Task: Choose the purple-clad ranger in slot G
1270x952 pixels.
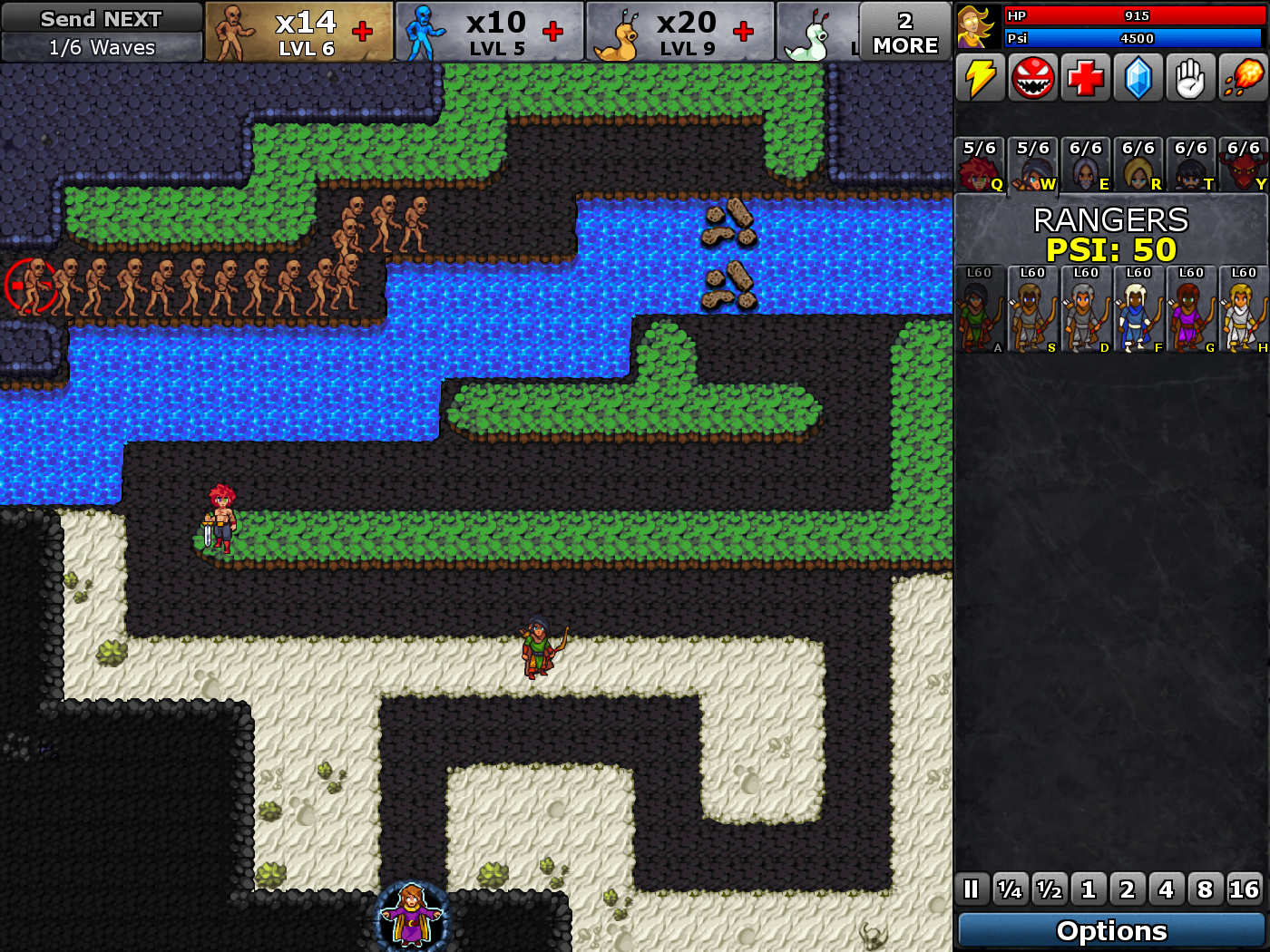Action: [1190, 309]
